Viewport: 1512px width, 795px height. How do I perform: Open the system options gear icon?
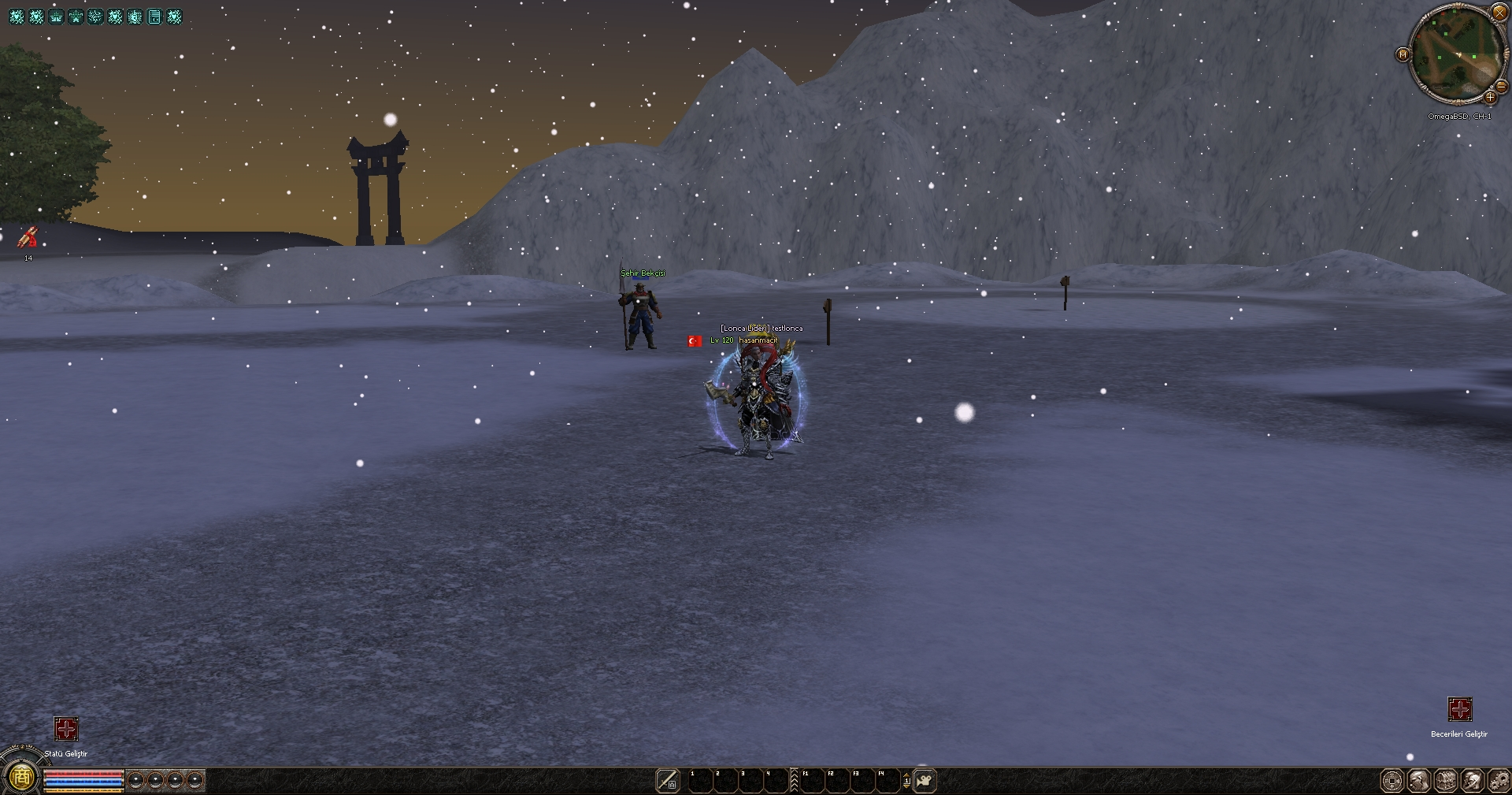point(1499,781)
